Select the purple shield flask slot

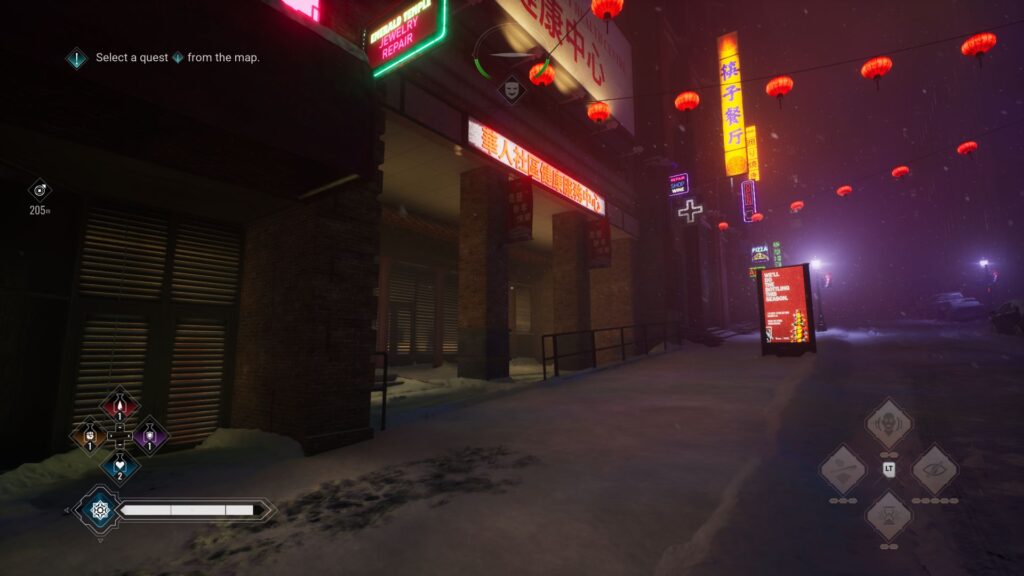151,435
